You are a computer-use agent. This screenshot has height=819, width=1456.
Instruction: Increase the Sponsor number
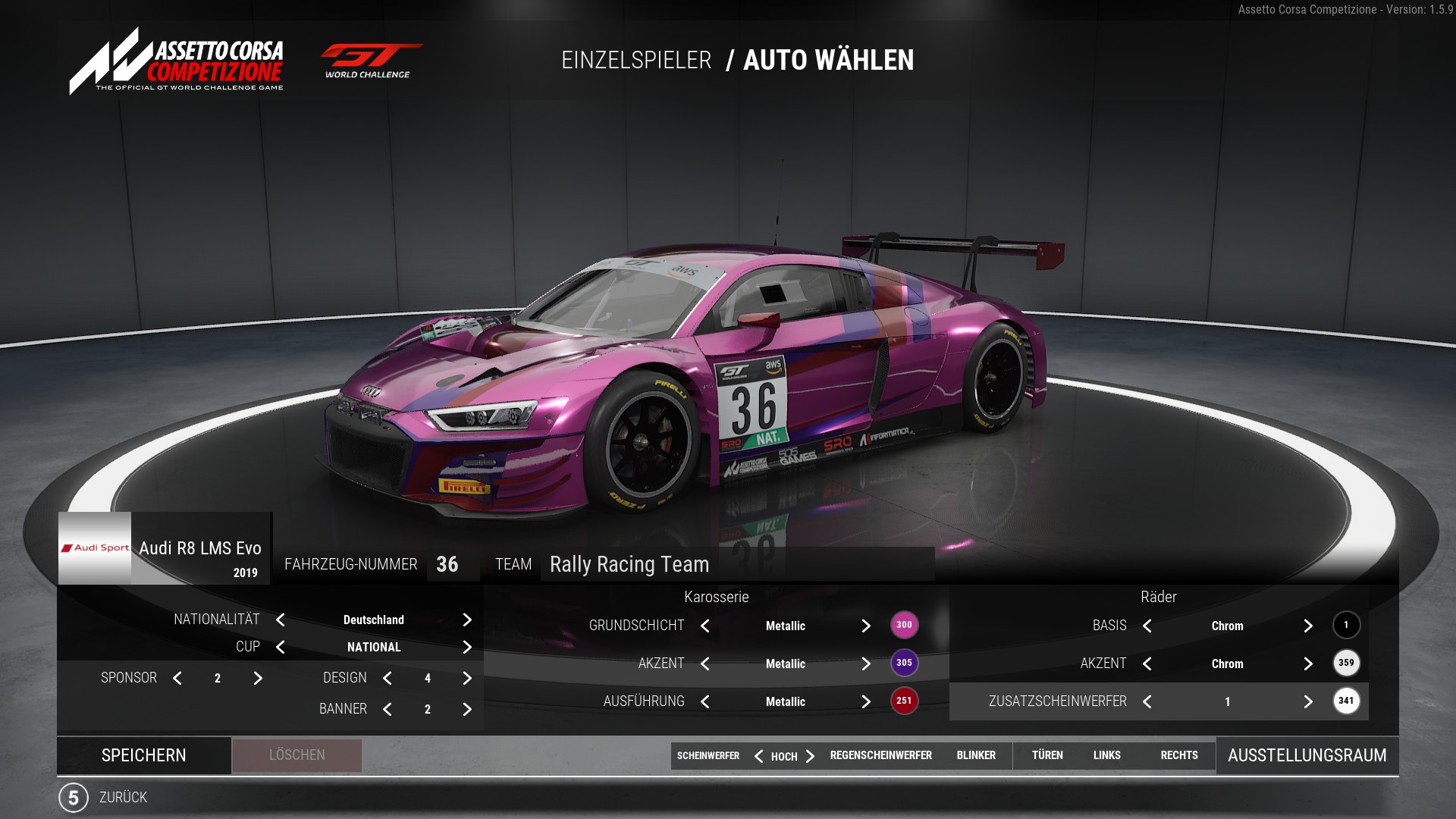coord(258,678)
